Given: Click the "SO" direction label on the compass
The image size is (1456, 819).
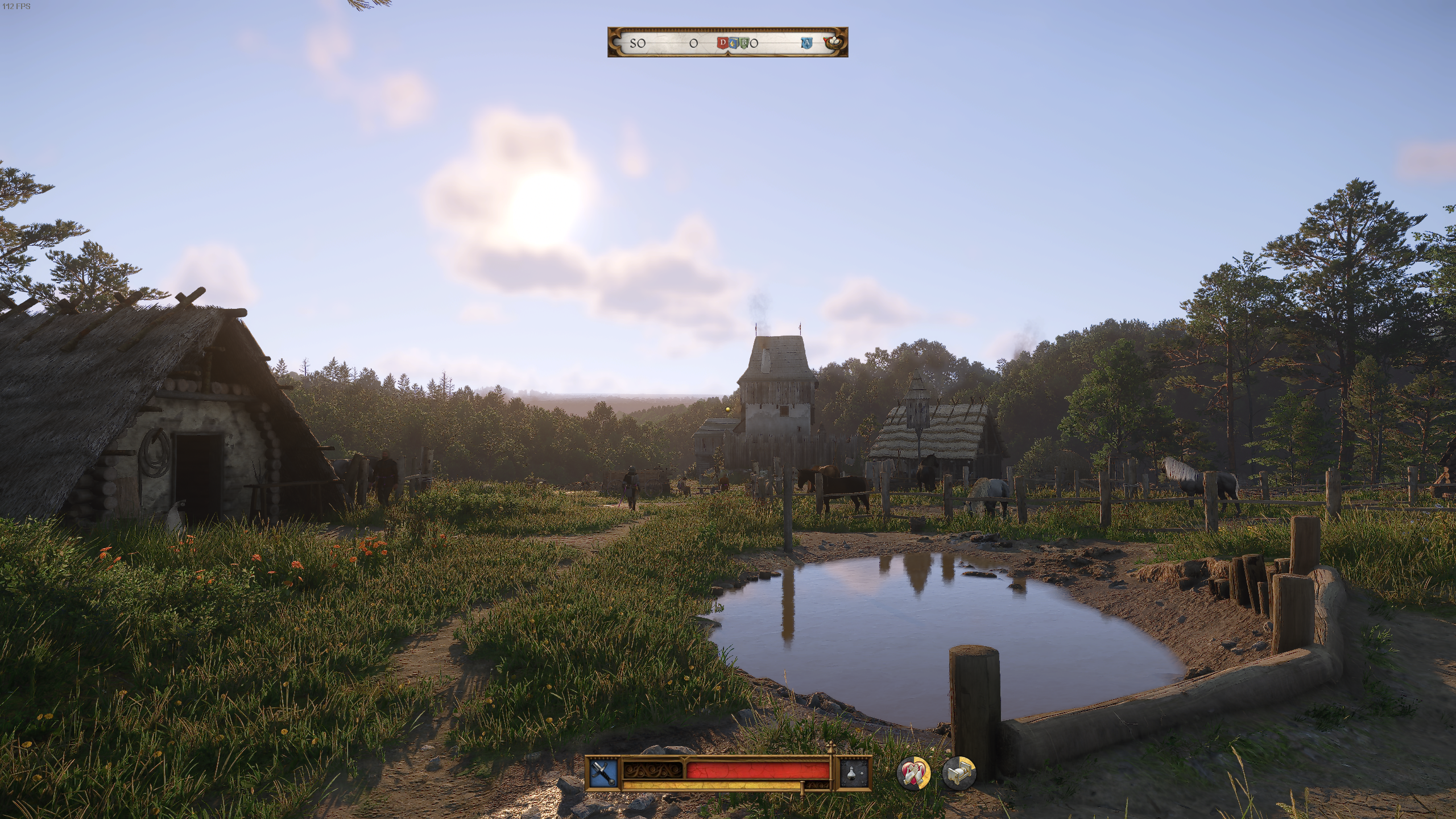Looking at the screenshot, I should tap(638, 43).
